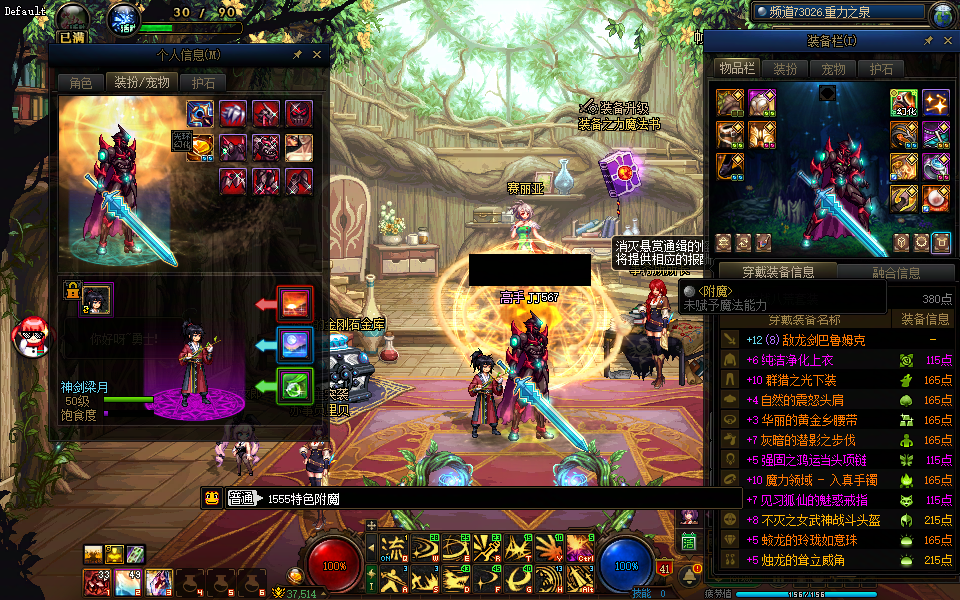This screenshot has height=600, width=960.
Task: Select the 物品栏 inventory tab
Action: pyautogui.click(x=736, y=68)
